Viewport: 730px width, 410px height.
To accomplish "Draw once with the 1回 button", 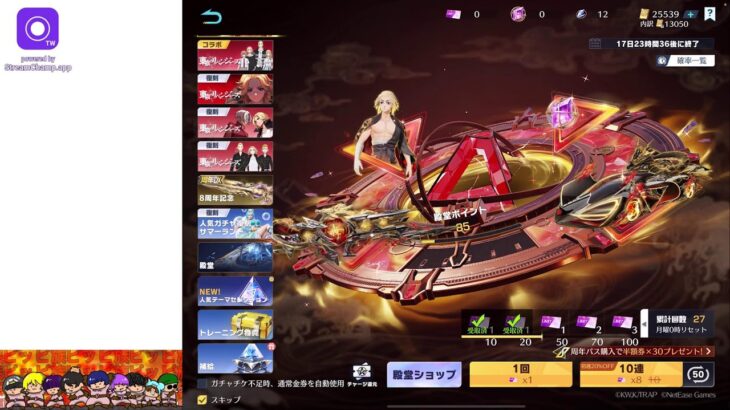I will 520,374.
